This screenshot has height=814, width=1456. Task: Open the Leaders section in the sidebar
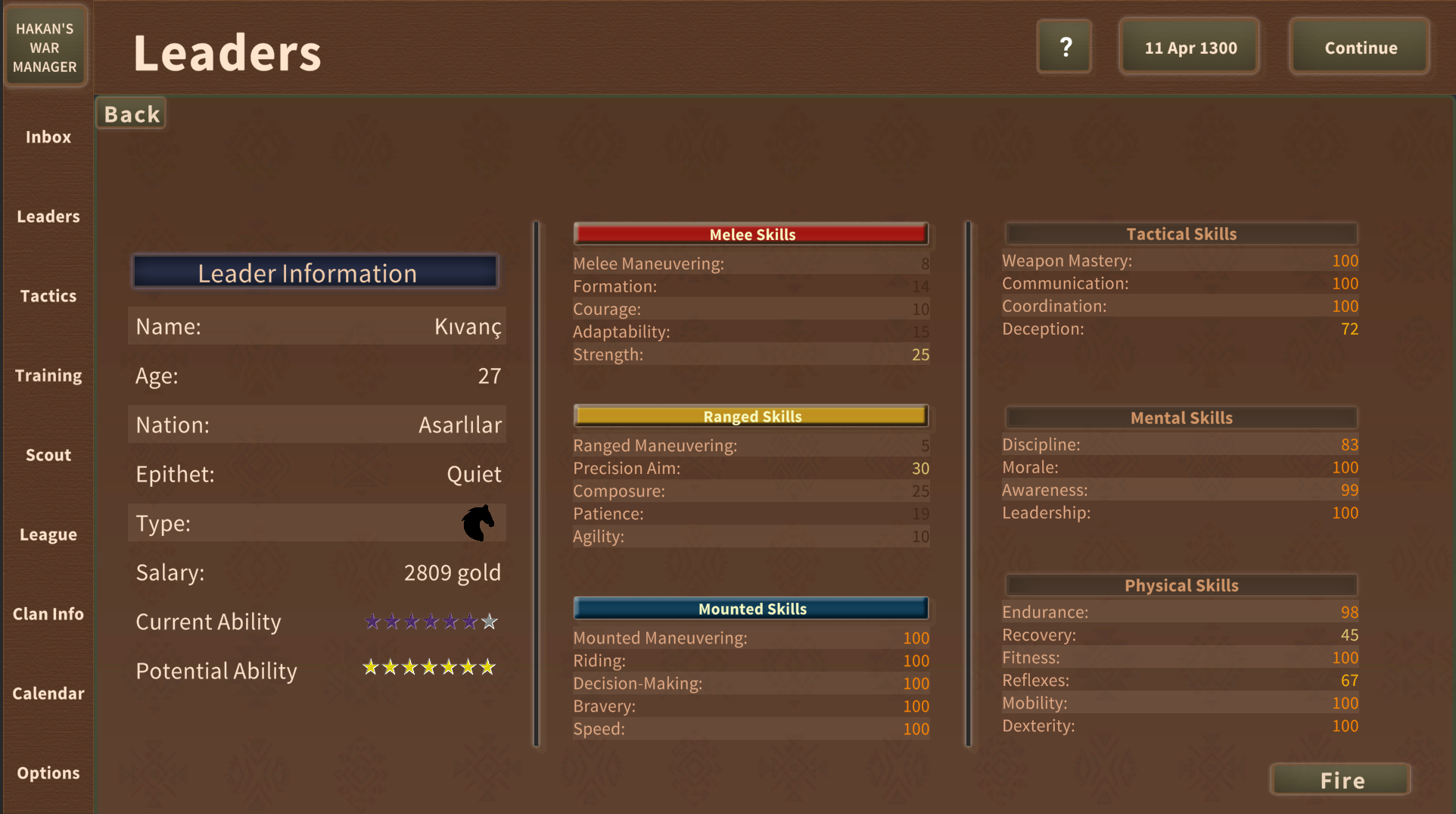(x=48, y=217)
